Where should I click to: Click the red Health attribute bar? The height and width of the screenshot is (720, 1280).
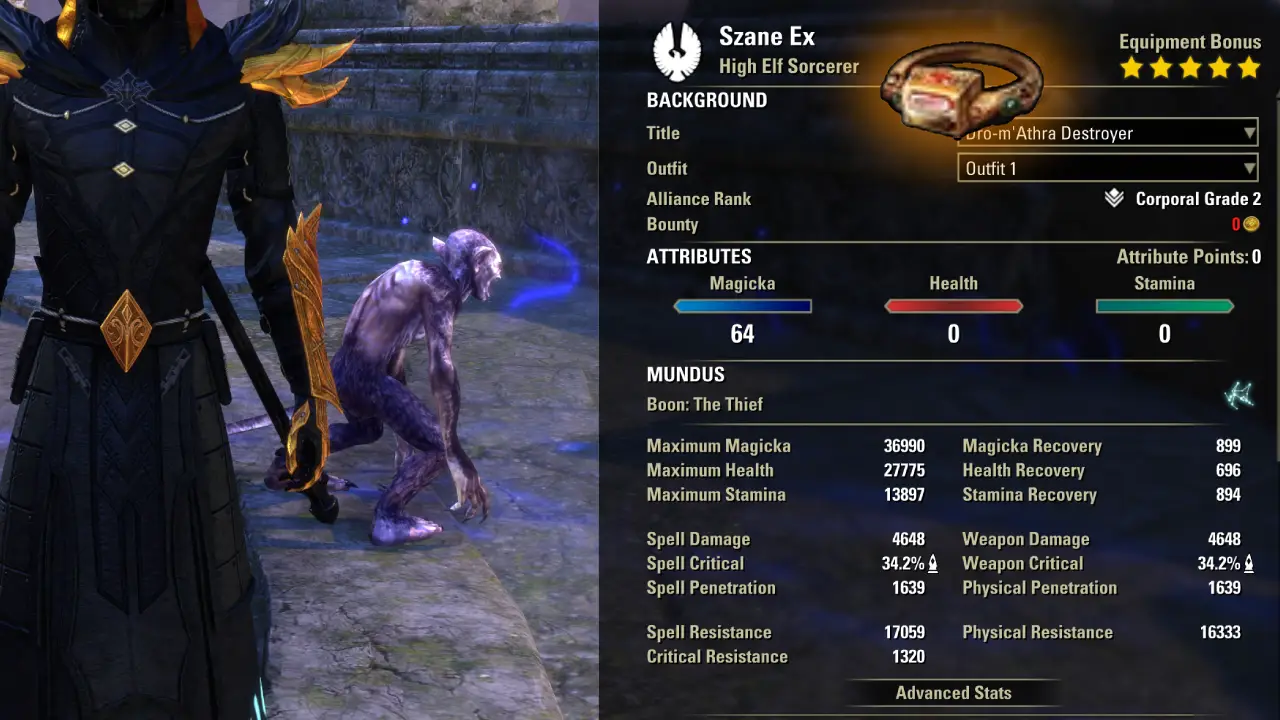(953, 307)
